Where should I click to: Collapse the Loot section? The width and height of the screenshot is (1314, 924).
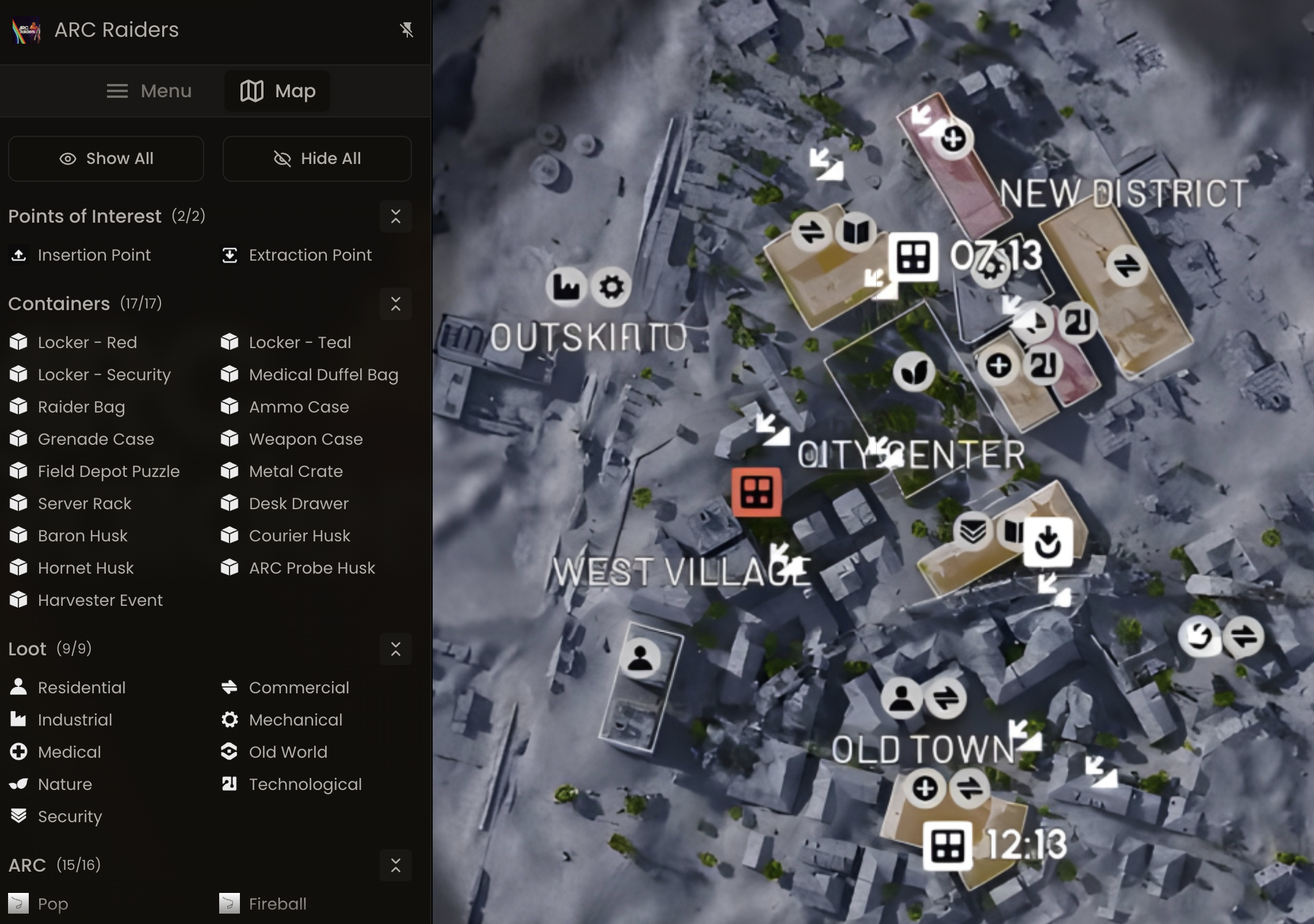point(396,649)
